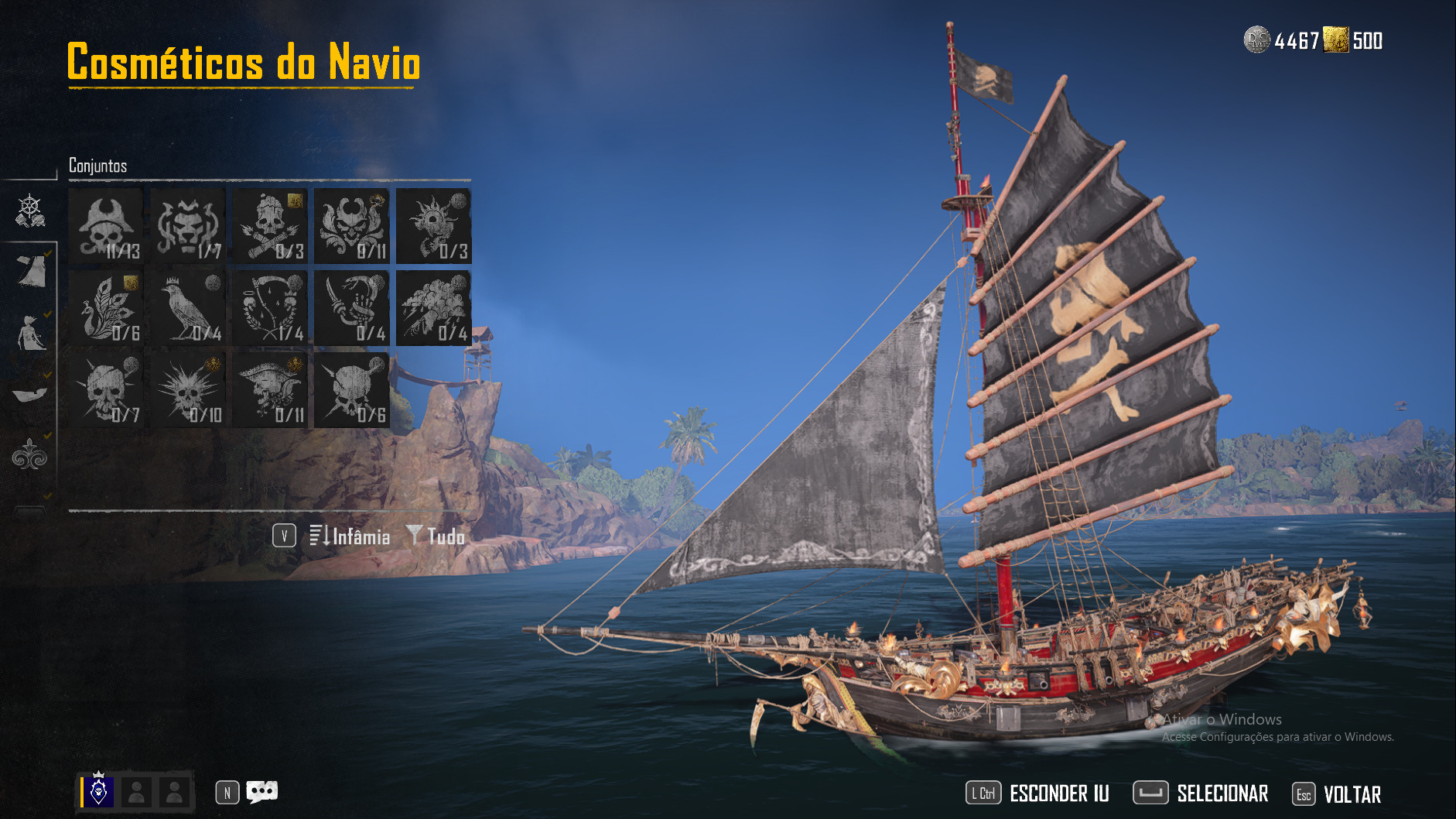The width and height of the screenshot is (1456, 819).
Task: Select the peacock cosmetic set
Action: coord(106,308)
